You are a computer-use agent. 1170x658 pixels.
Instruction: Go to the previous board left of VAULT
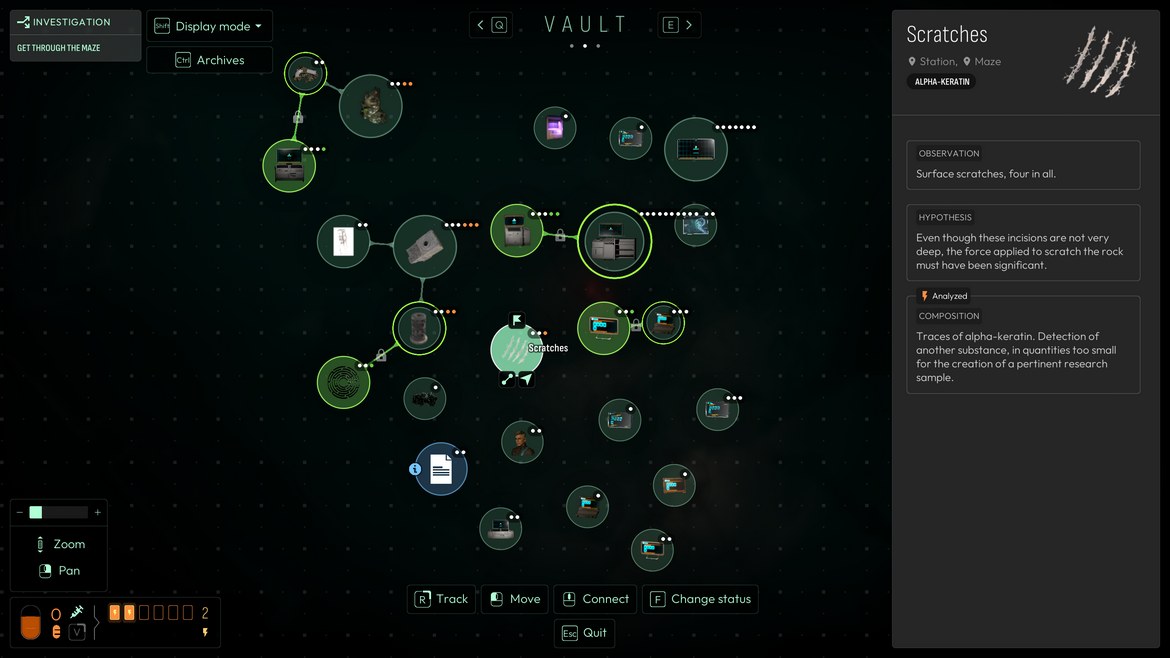(490, 25)
